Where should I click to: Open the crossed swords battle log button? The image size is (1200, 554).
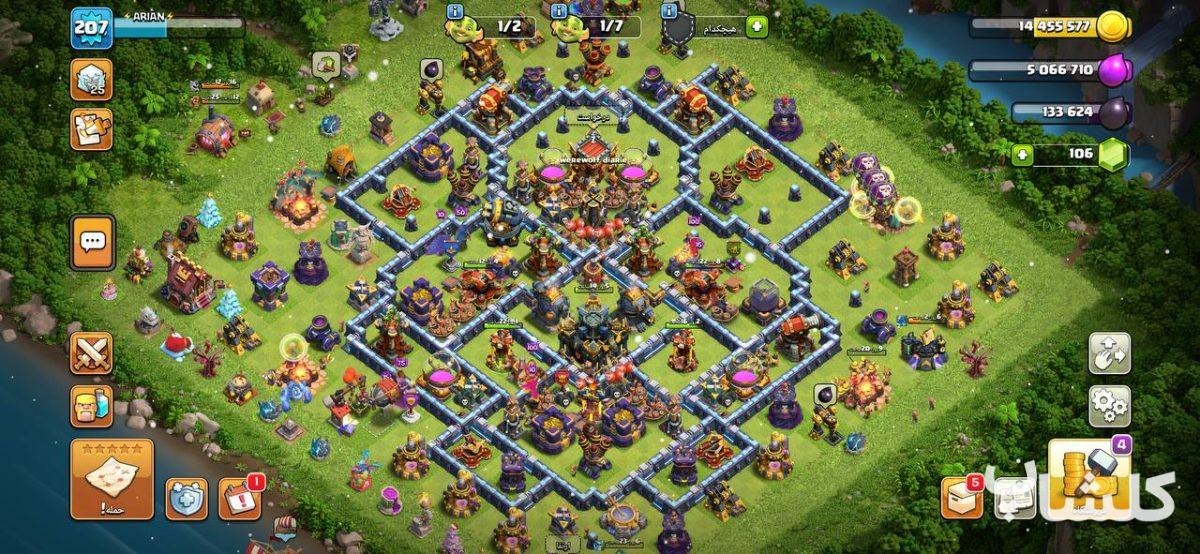click(x=91, y=353)
